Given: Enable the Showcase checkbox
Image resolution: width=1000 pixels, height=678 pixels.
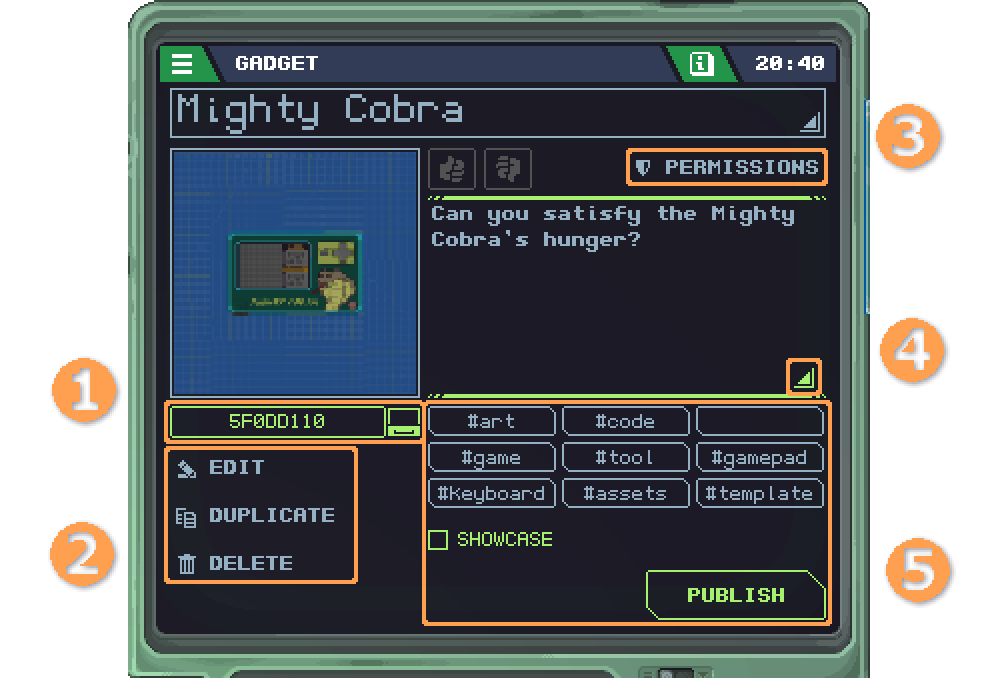Looking at the screenshot, I should (438, 540).
